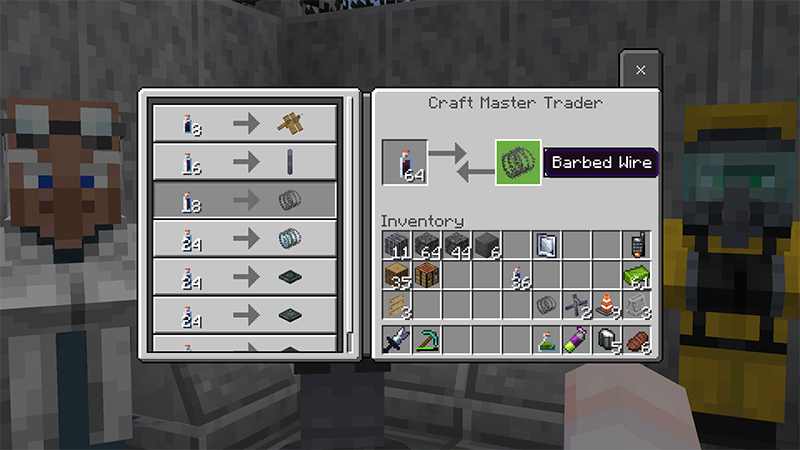Pick the blue electric wire trade offer
Viewport: 800px width, 450px height.
[244, 240]
